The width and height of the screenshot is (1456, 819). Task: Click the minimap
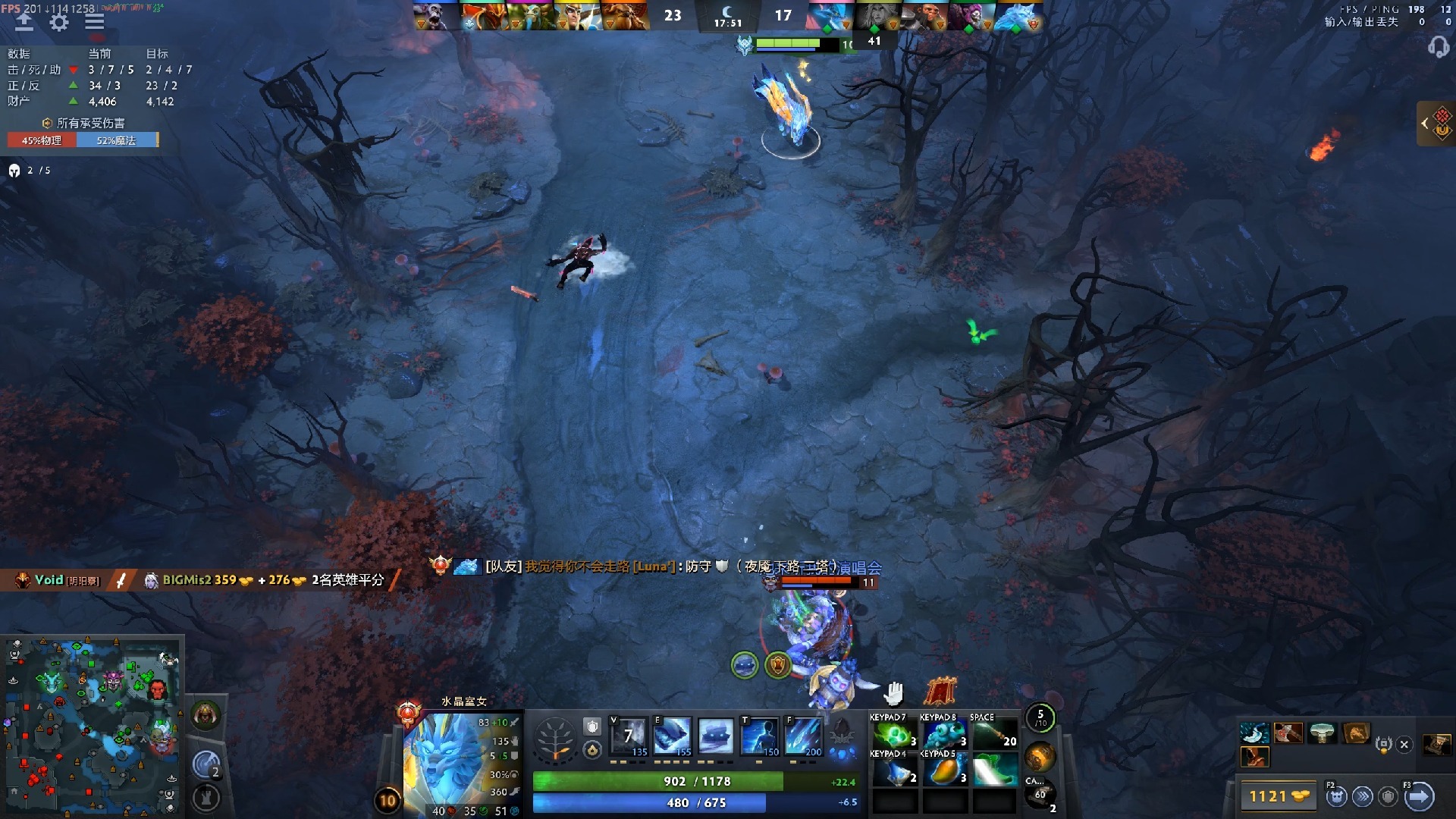click(x=93, y=725)
